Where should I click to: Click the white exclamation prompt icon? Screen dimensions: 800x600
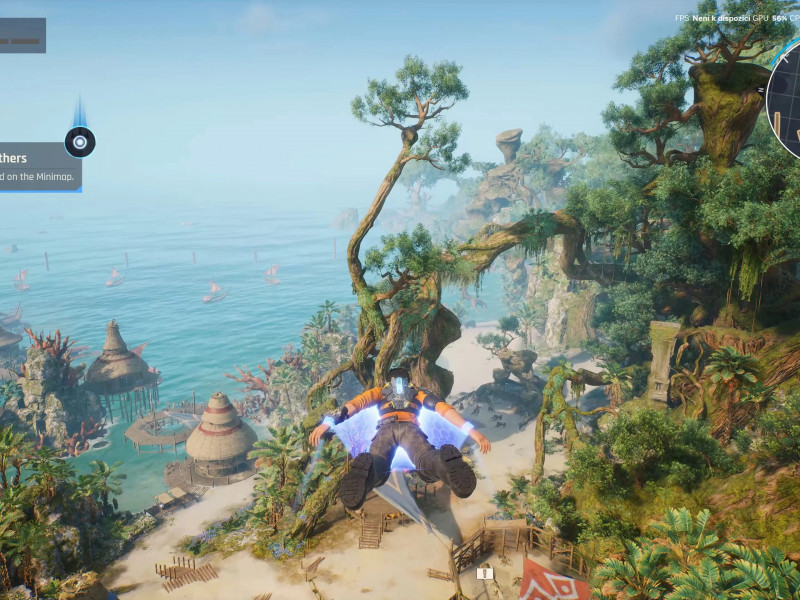coord(485,573)
